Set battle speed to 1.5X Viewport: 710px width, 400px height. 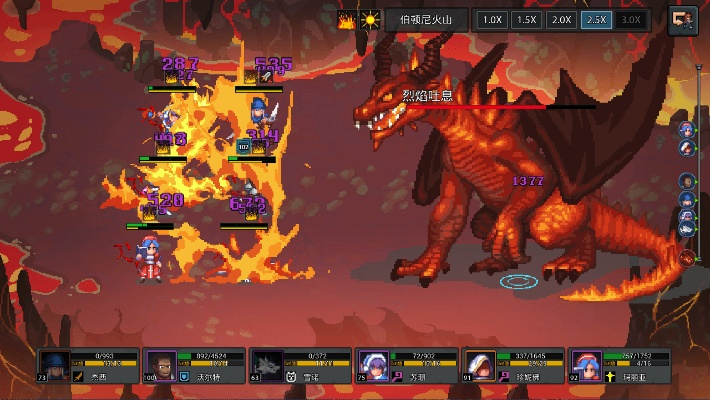tap(526, 19)
